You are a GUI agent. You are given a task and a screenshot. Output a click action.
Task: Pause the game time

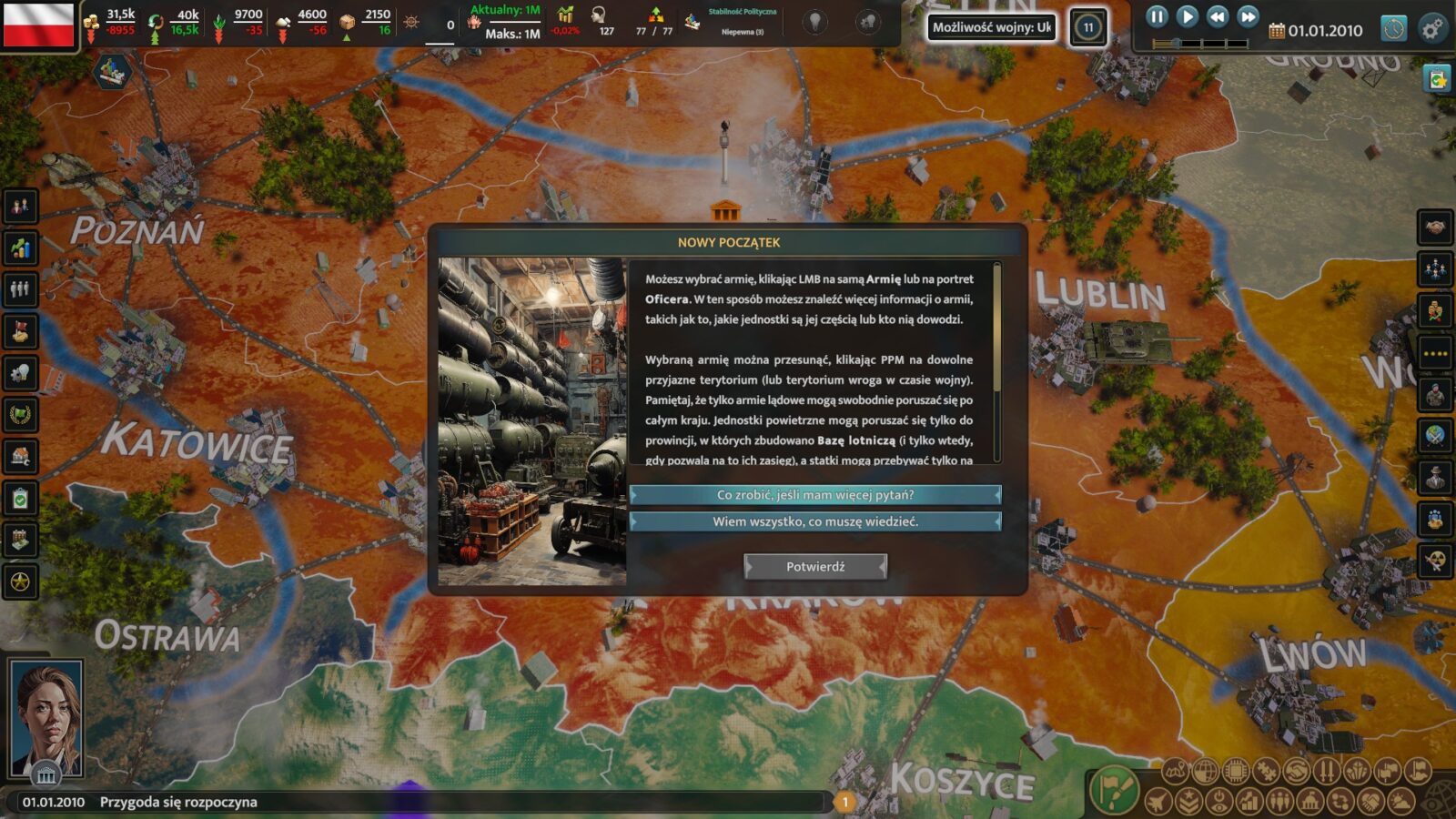[1157, 16]
